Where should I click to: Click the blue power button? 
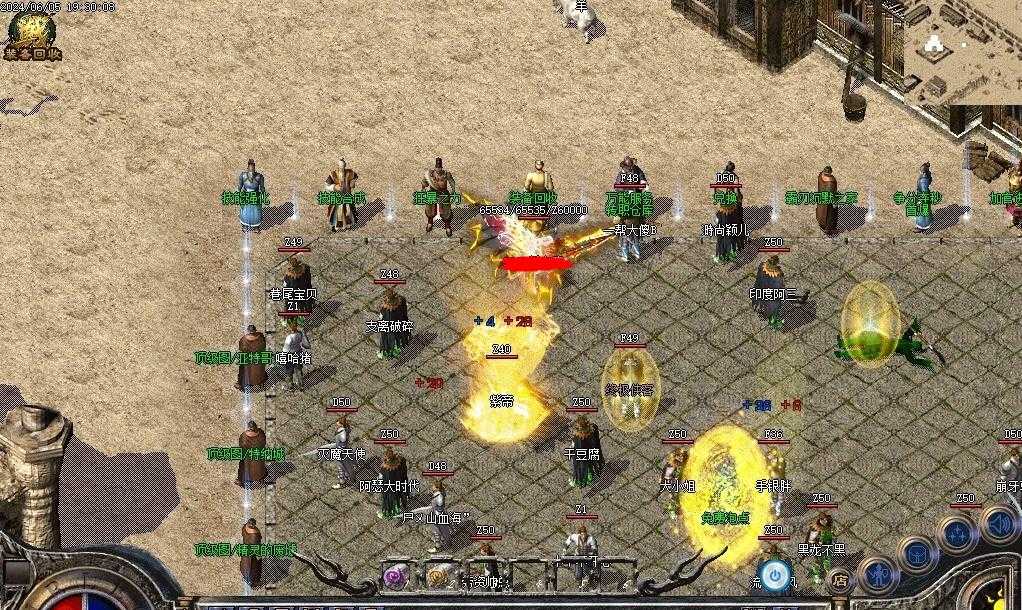774,573
